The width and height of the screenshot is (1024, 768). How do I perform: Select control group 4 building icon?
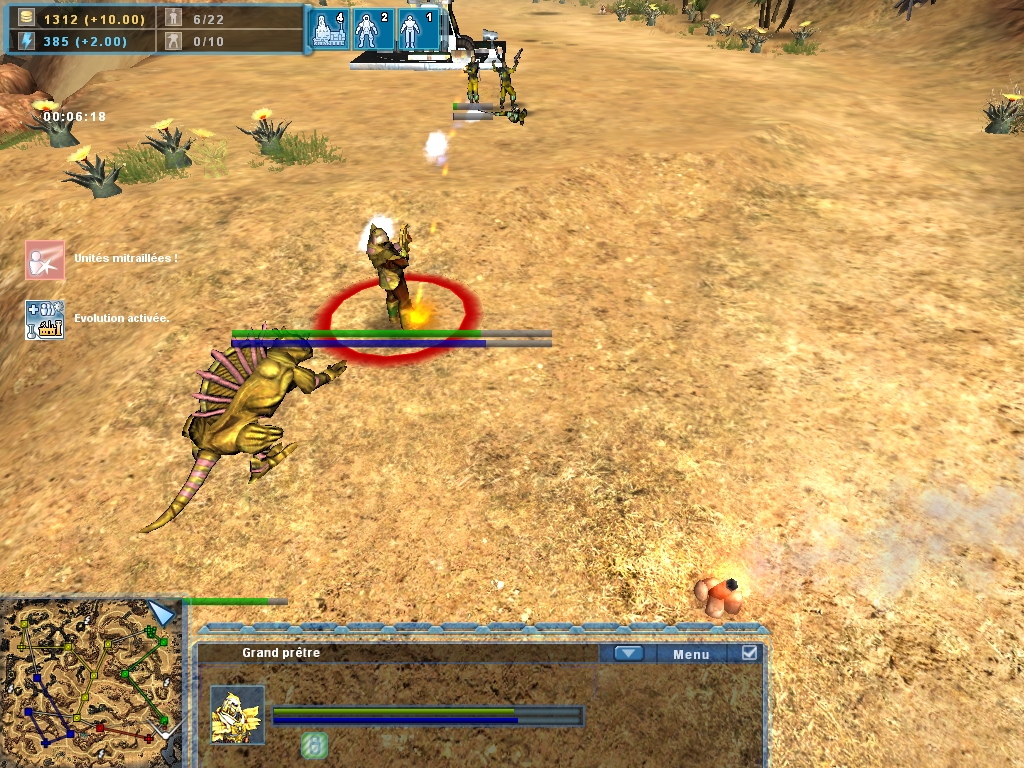click(330, 29)
